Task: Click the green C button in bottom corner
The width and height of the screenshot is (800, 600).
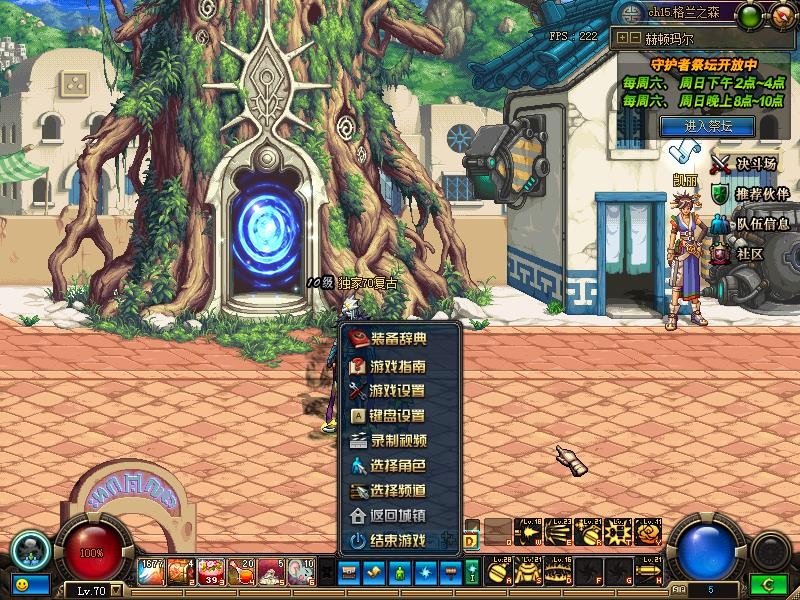Action: click(x=770, y=583)
